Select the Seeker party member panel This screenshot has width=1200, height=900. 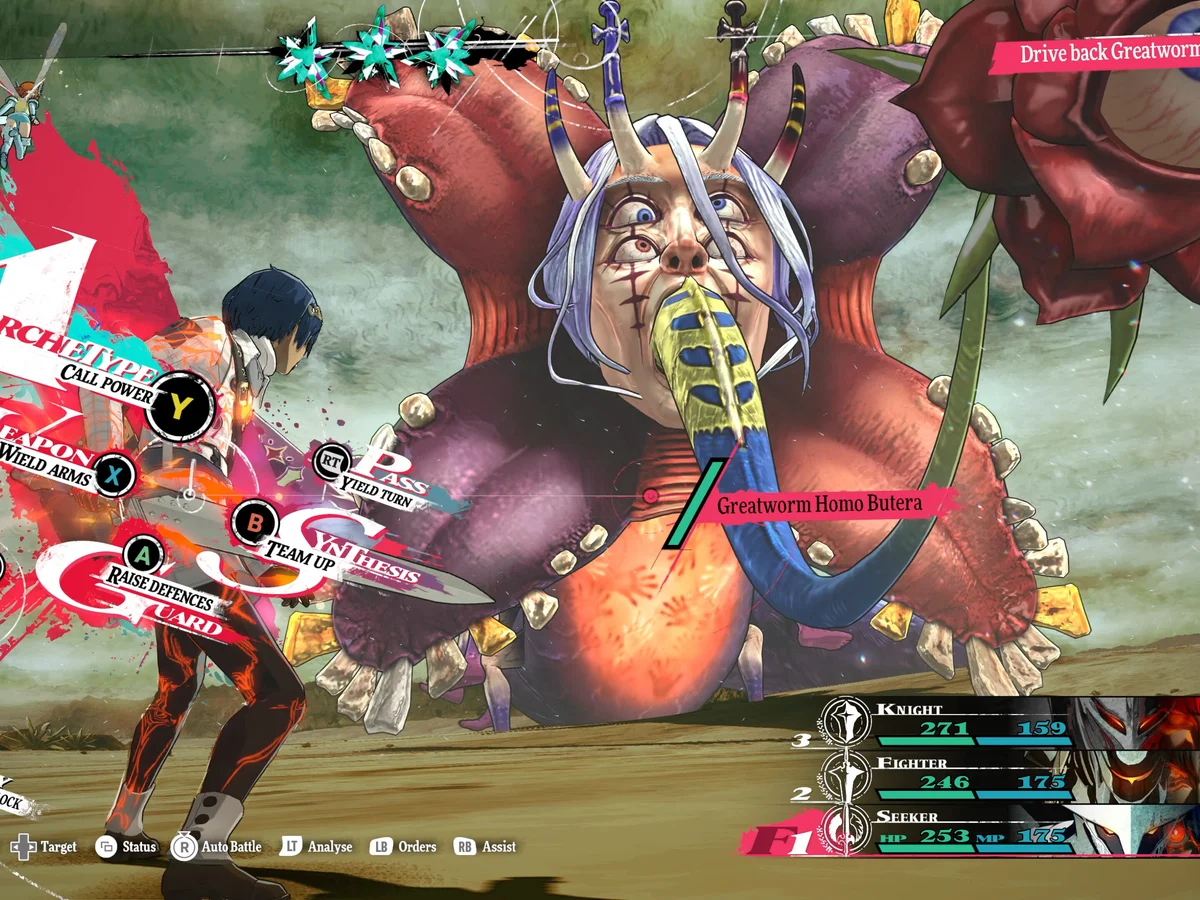tap(1000, 830)
